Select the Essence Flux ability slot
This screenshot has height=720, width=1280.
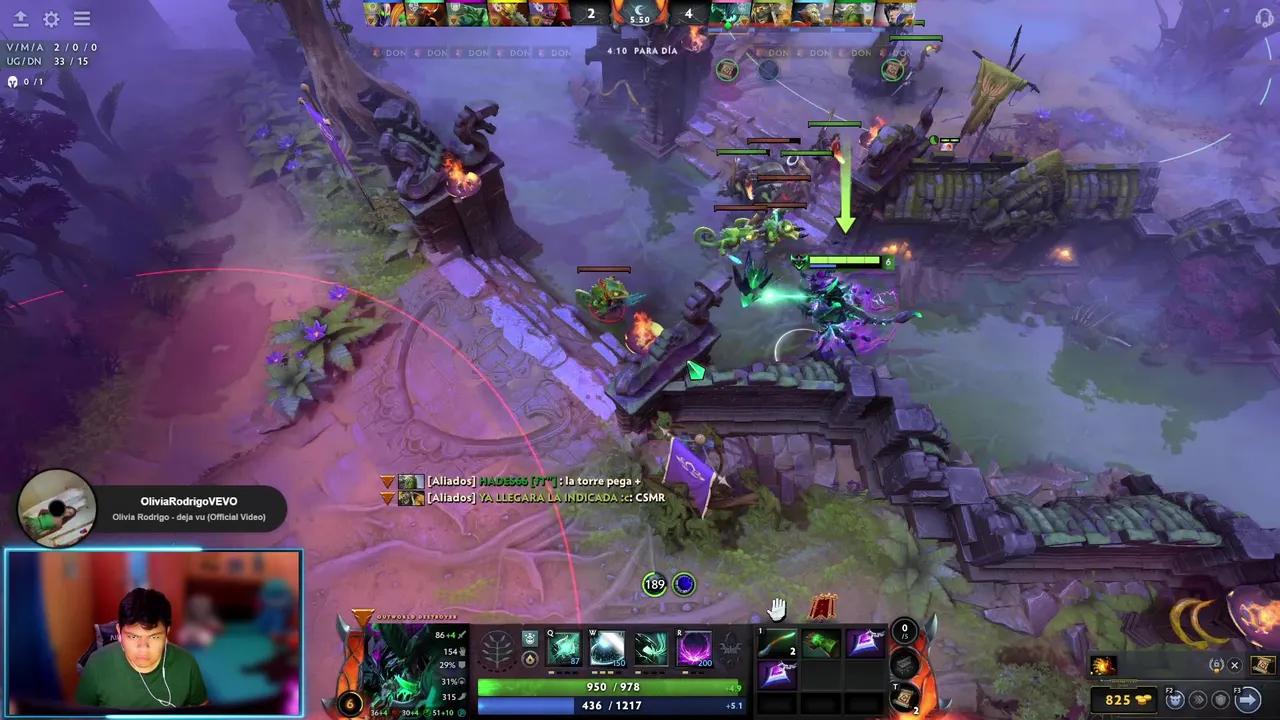coord(651,649)
